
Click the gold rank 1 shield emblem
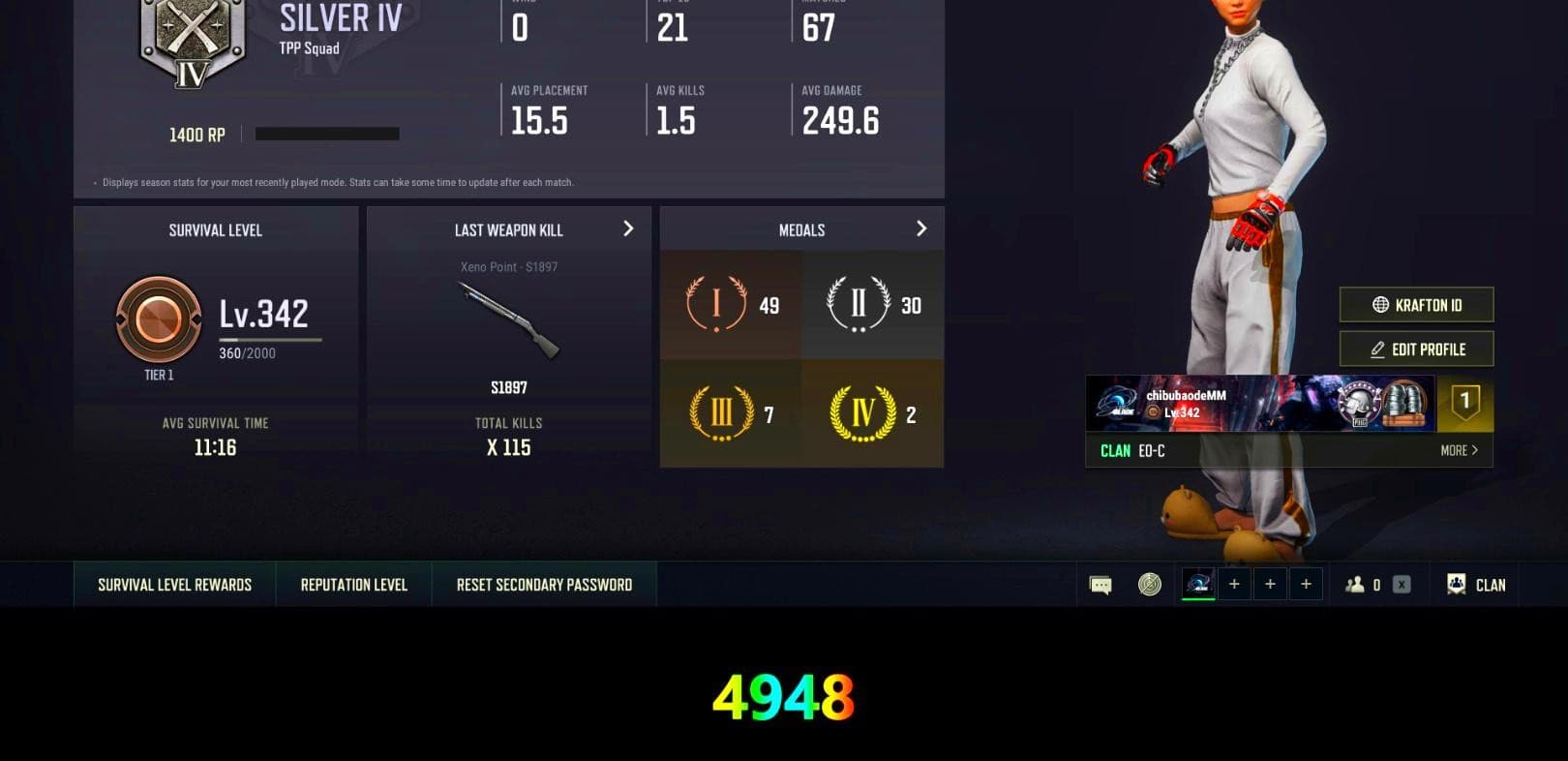coord(1464,404)
